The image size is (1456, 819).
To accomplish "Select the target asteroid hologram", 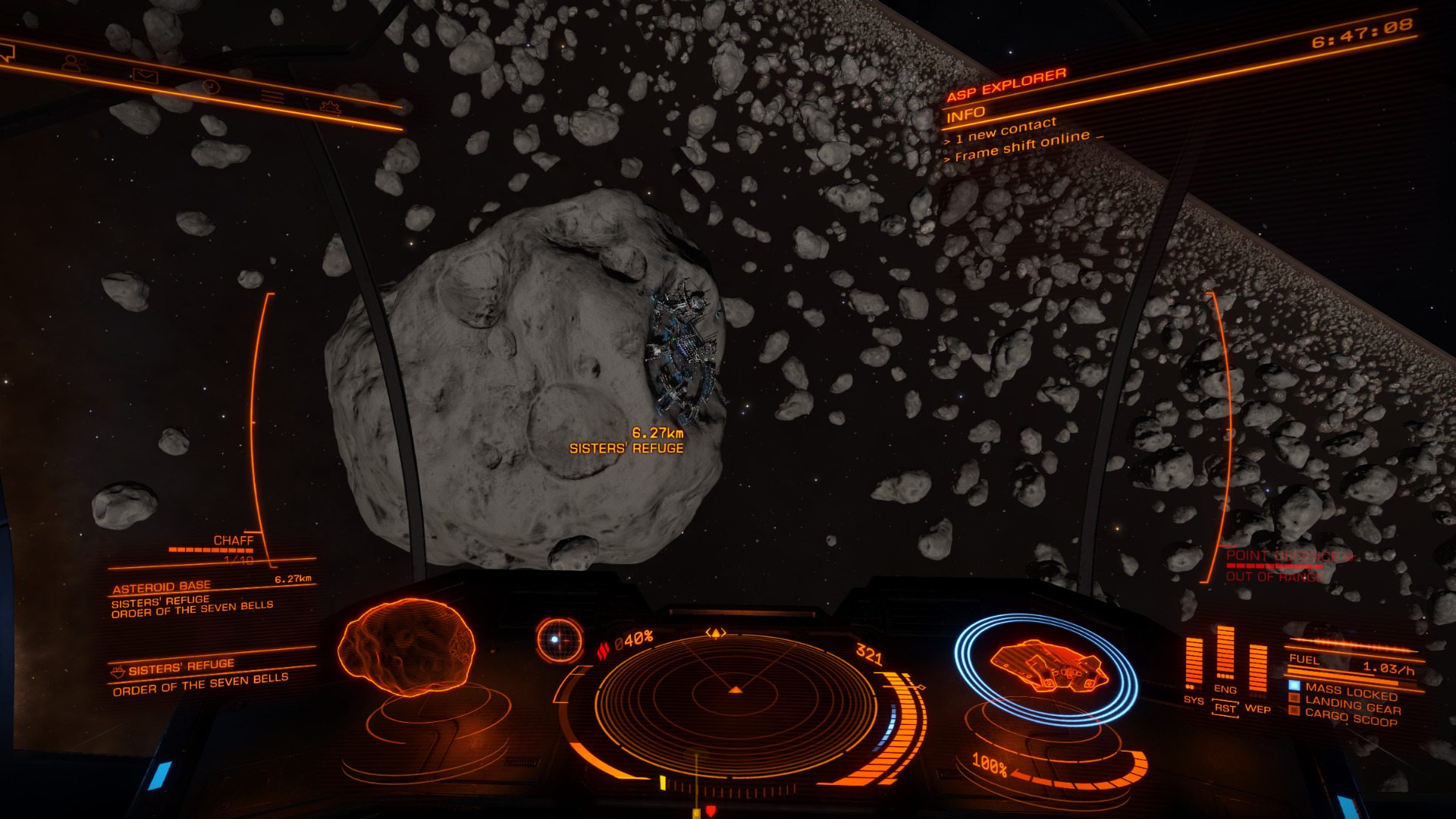I will [406, 647].
